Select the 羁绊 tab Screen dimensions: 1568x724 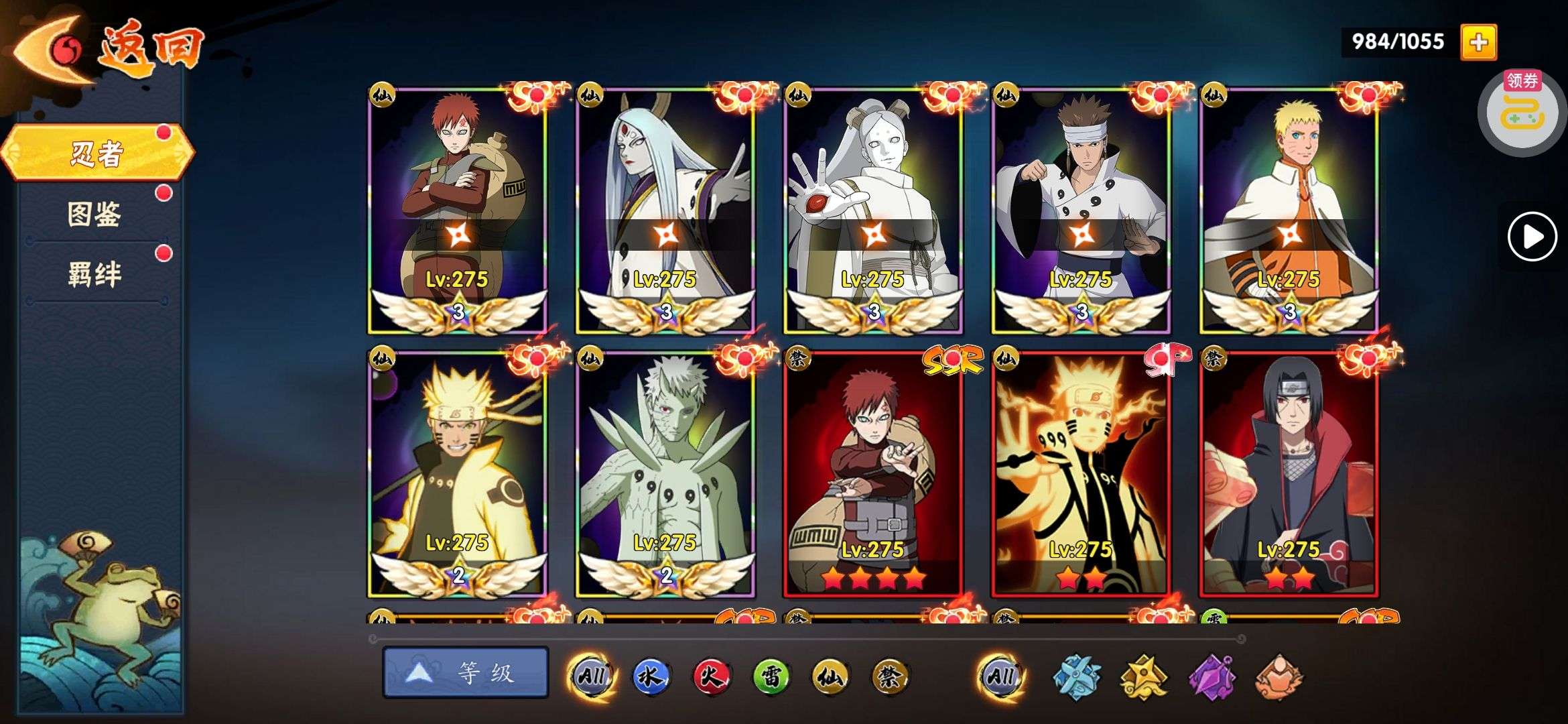click(94, 275)
